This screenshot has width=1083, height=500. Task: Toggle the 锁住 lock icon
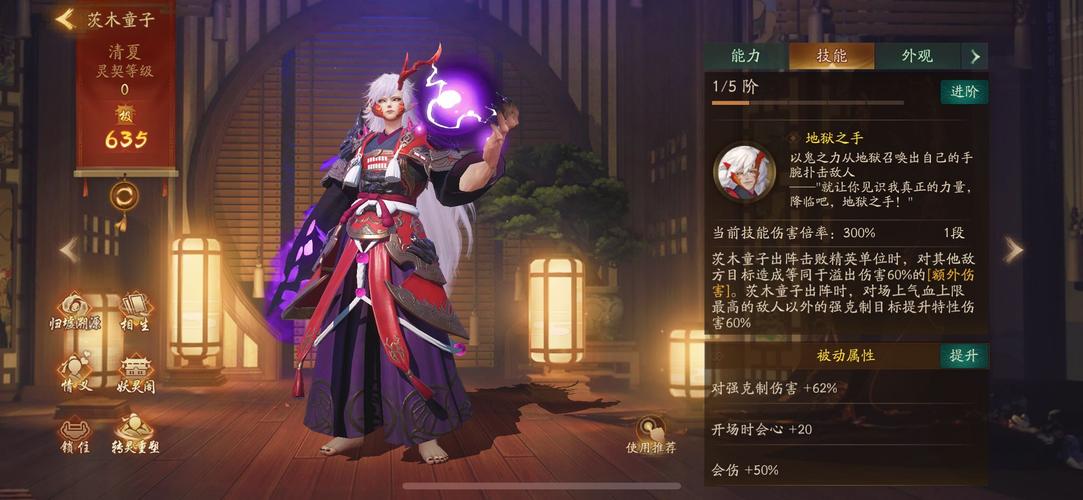(x=76, y=433)
